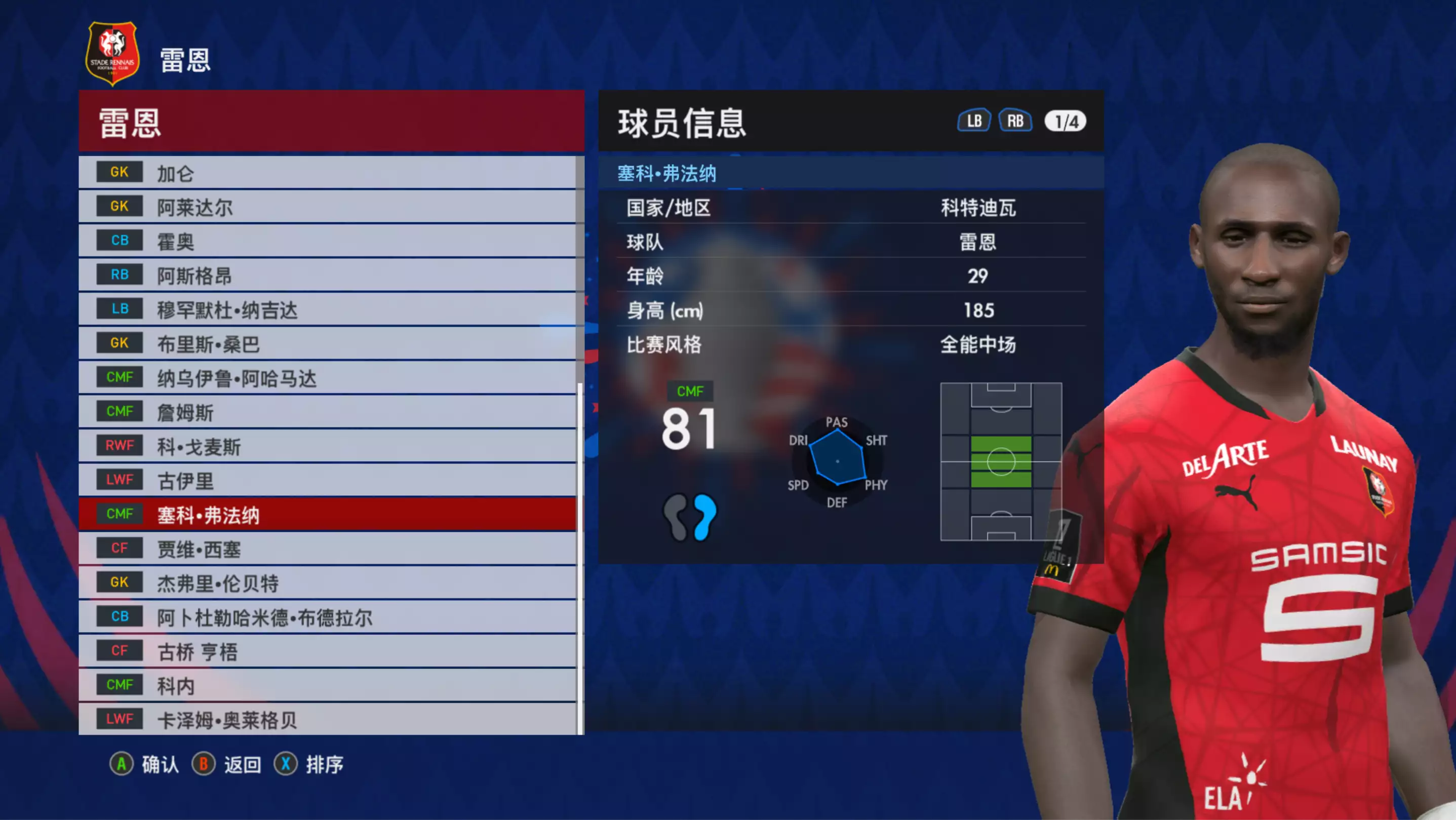Select centre-back 霍奥

click(328, 241)
